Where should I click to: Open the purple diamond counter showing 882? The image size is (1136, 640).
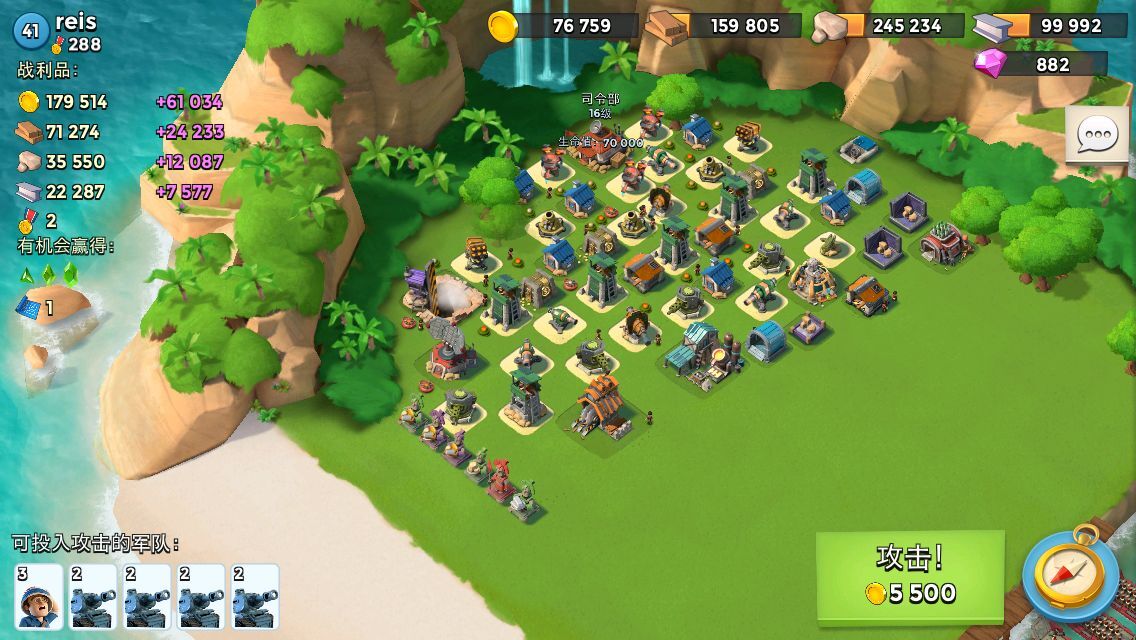coord(1040,64)
